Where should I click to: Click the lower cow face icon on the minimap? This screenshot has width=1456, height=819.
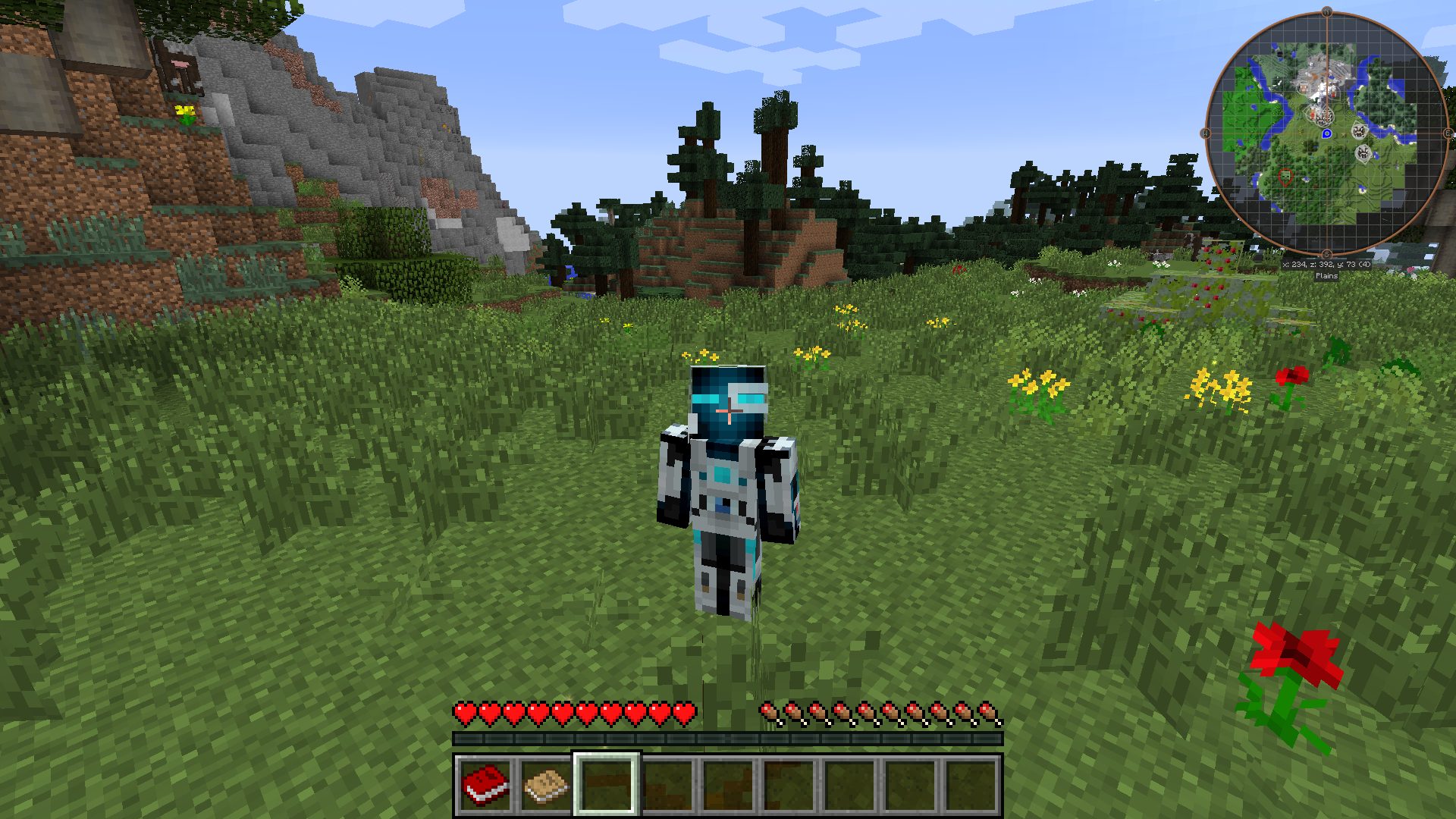(x=1363, y=152)
